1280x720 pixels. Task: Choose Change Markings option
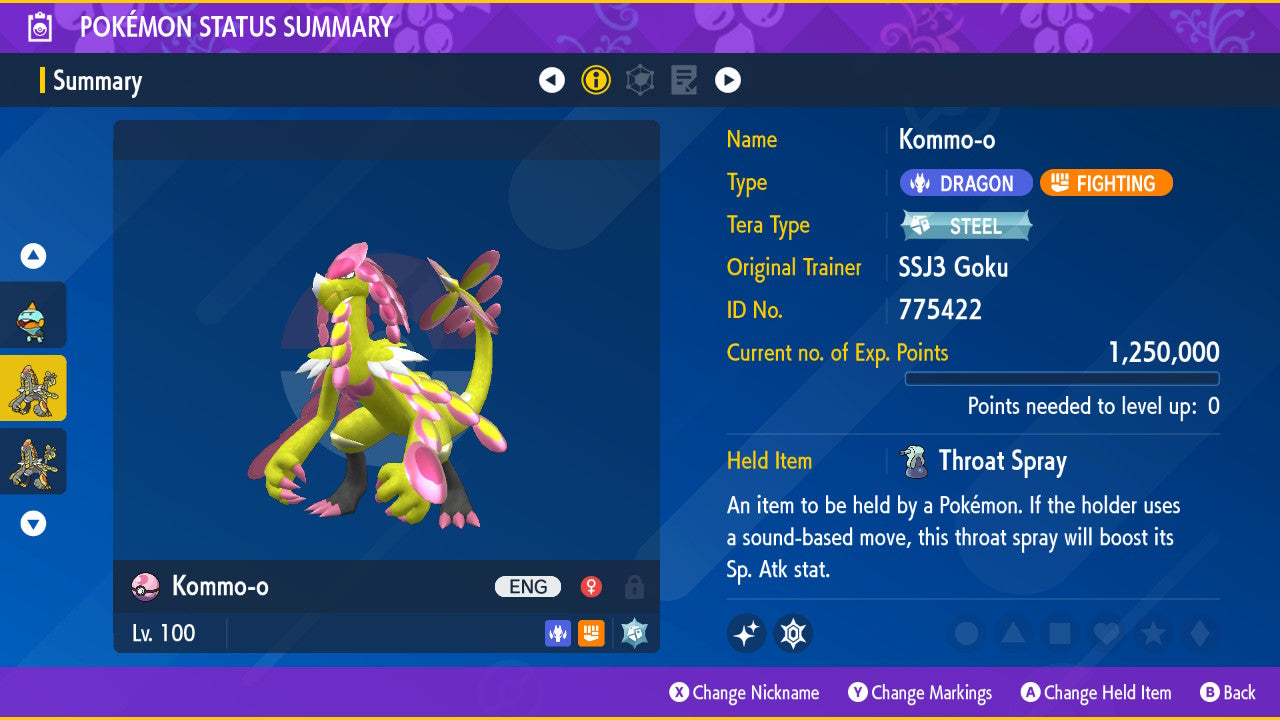[920, 693]
